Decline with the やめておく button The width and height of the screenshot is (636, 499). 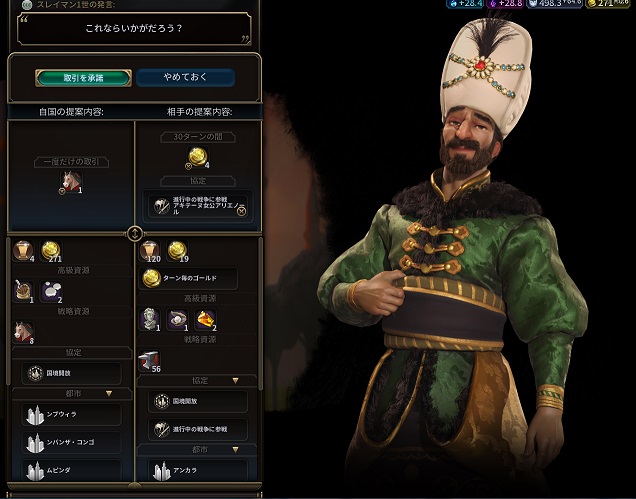[186, 78]
